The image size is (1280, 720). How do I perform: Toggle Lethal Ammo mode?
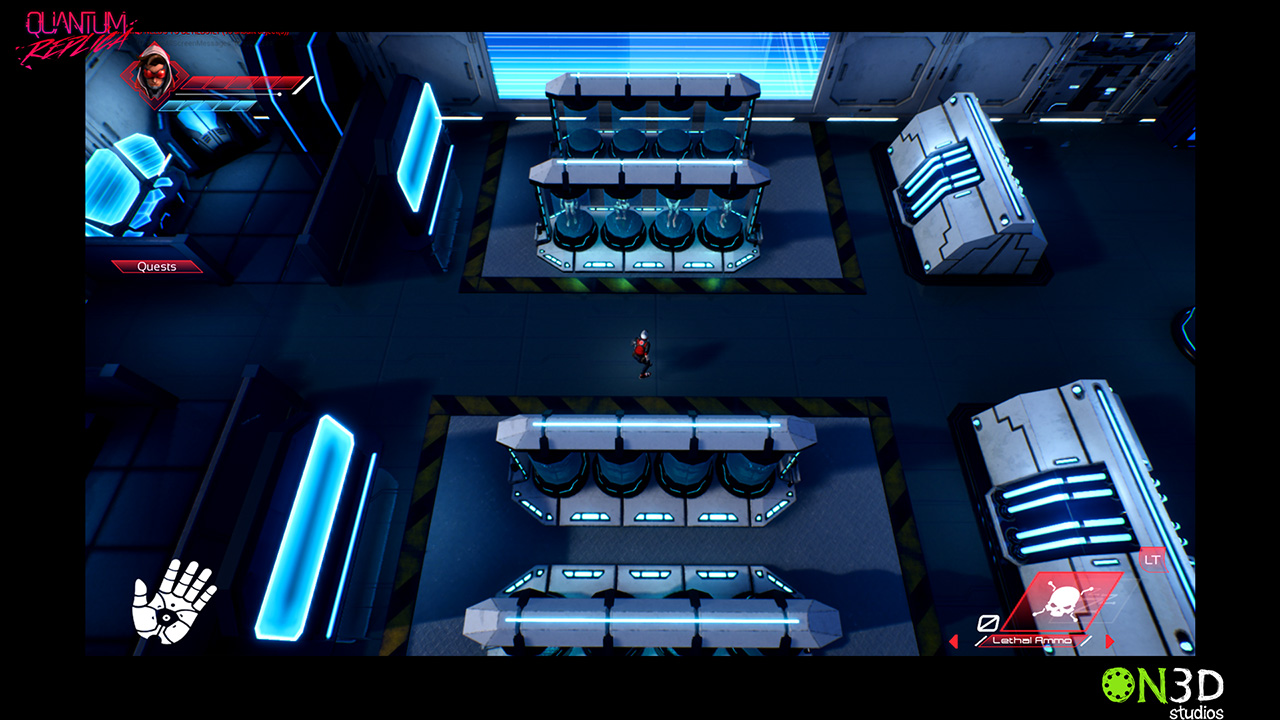1031,640
